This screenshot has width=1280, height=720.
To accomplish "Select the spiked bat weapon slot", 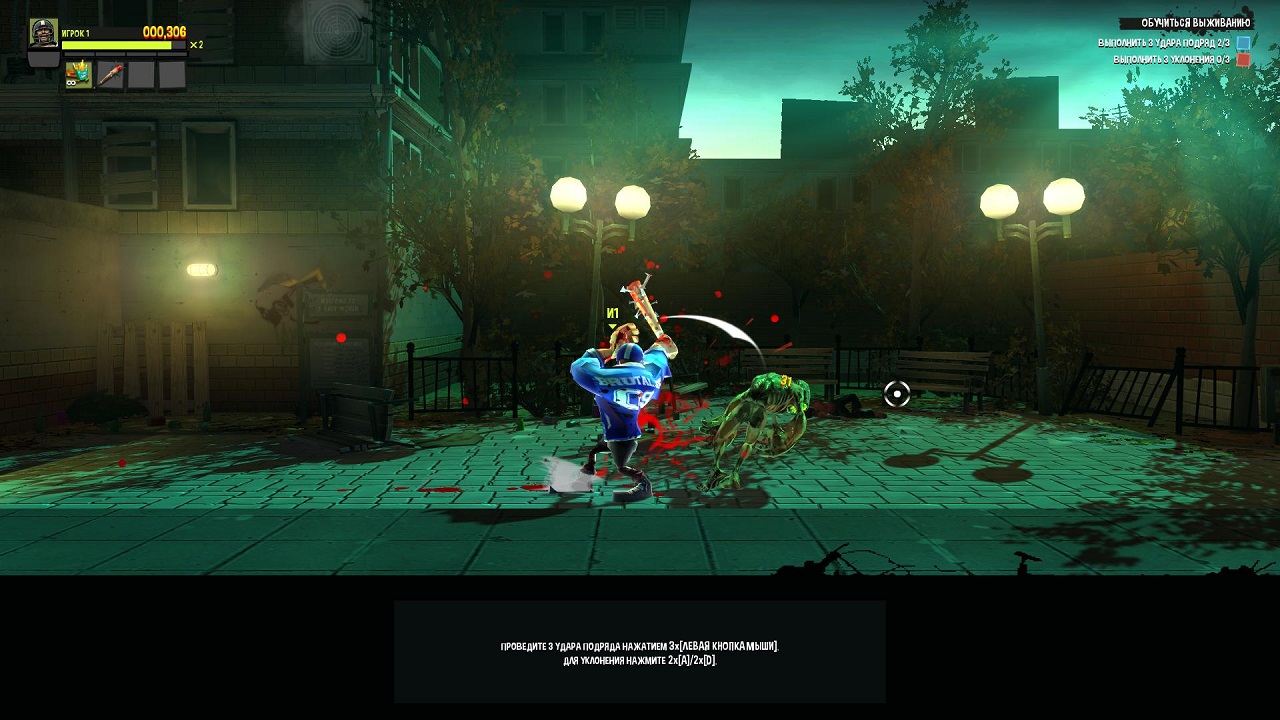I will (x=110, y=75).
